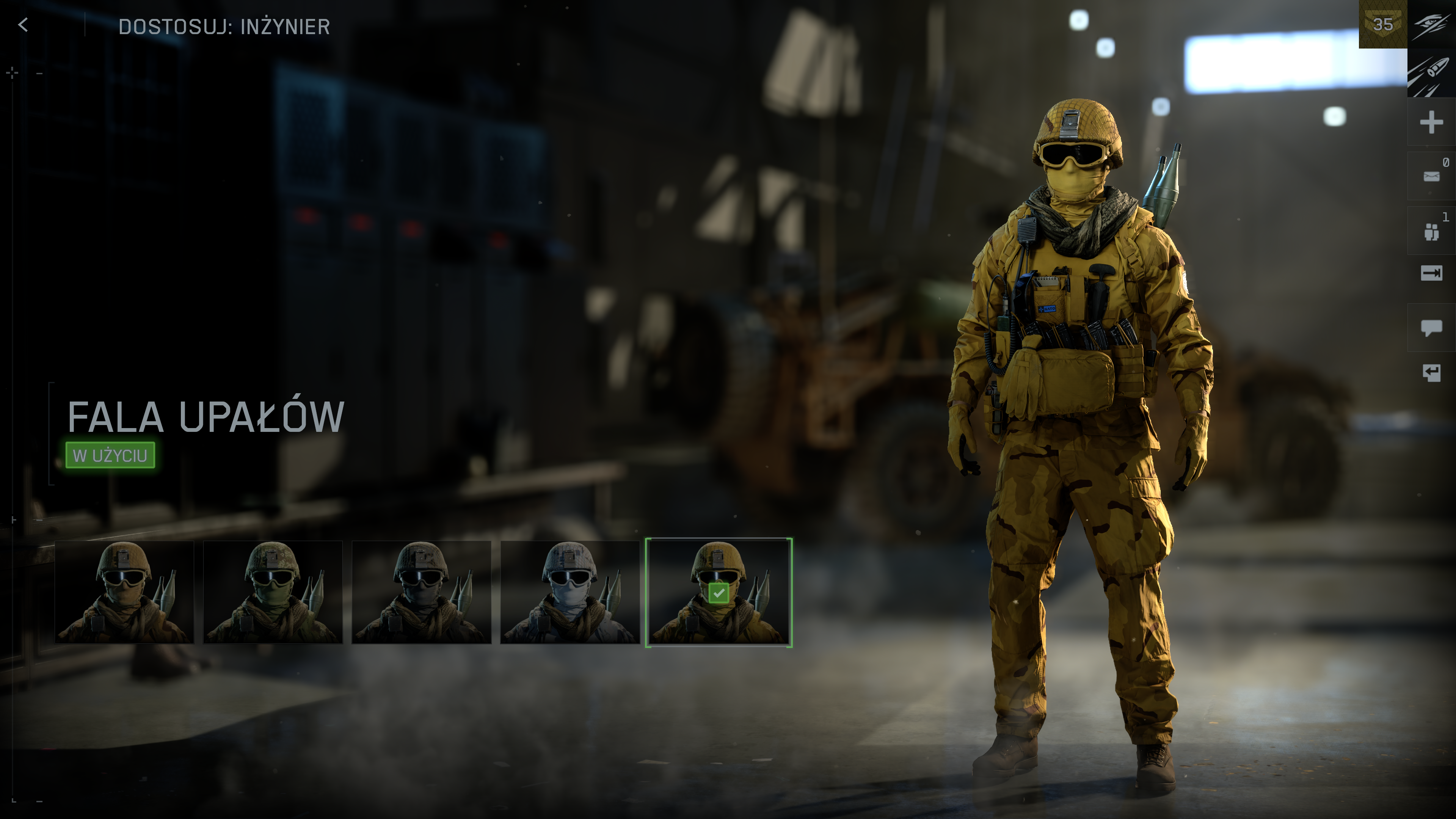Go back using the top-left arrow

[x=23, y=25]
